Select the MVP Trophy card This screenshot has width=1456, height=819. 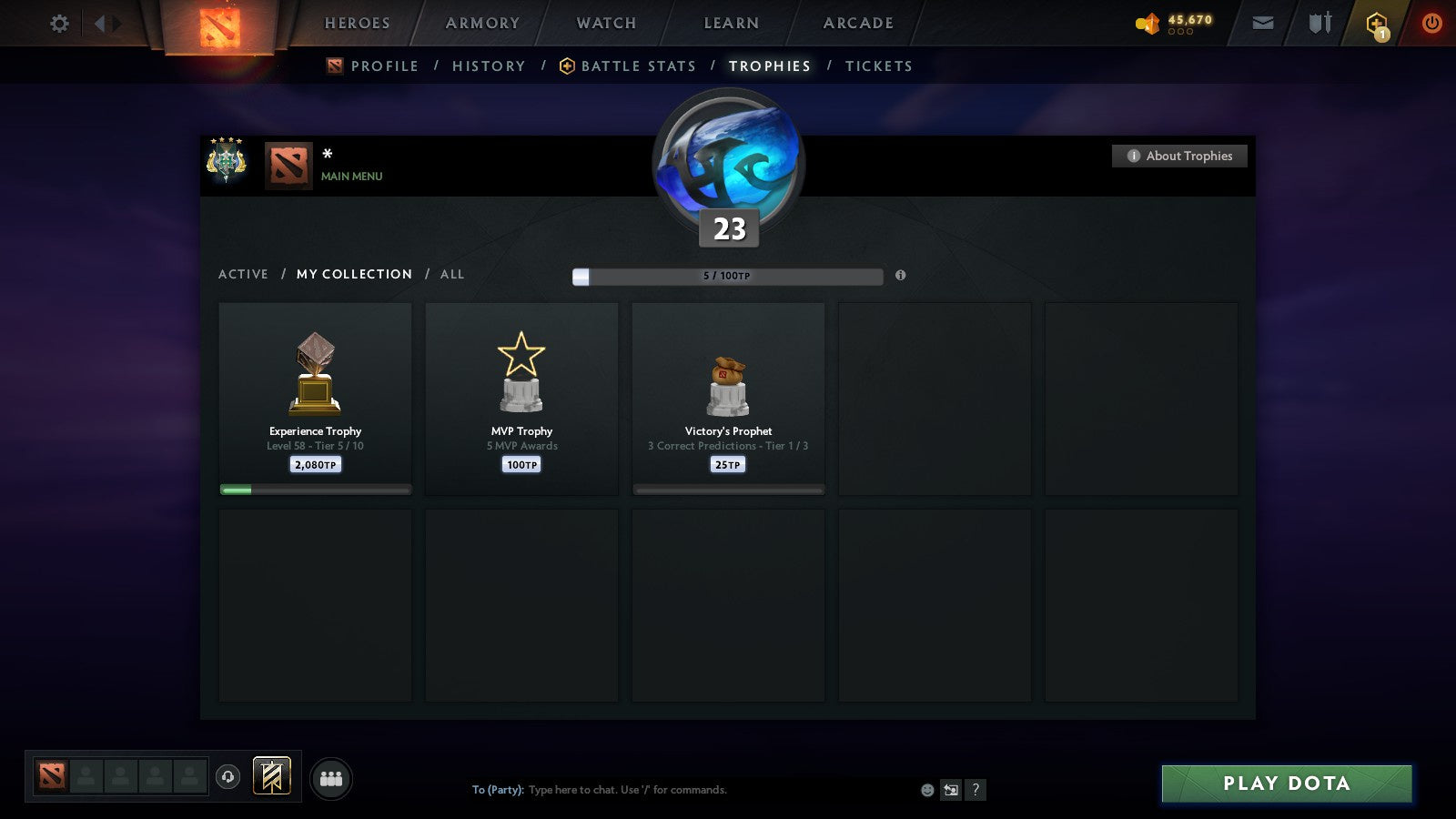[521, 399]
